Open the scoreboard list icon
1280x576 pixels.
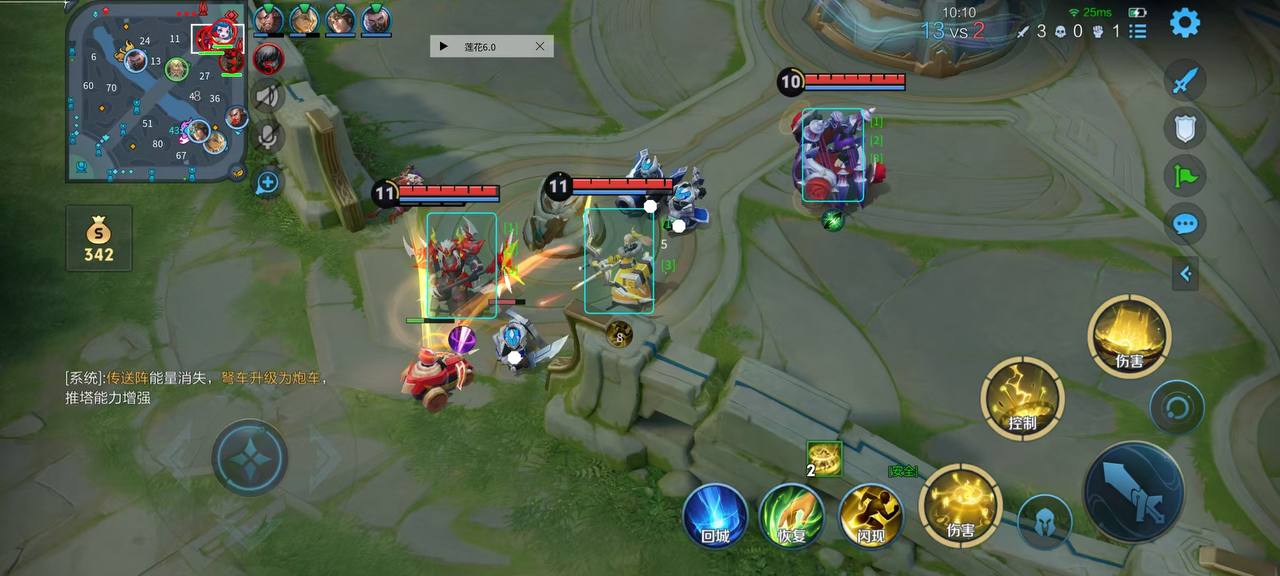[1138, 31]
